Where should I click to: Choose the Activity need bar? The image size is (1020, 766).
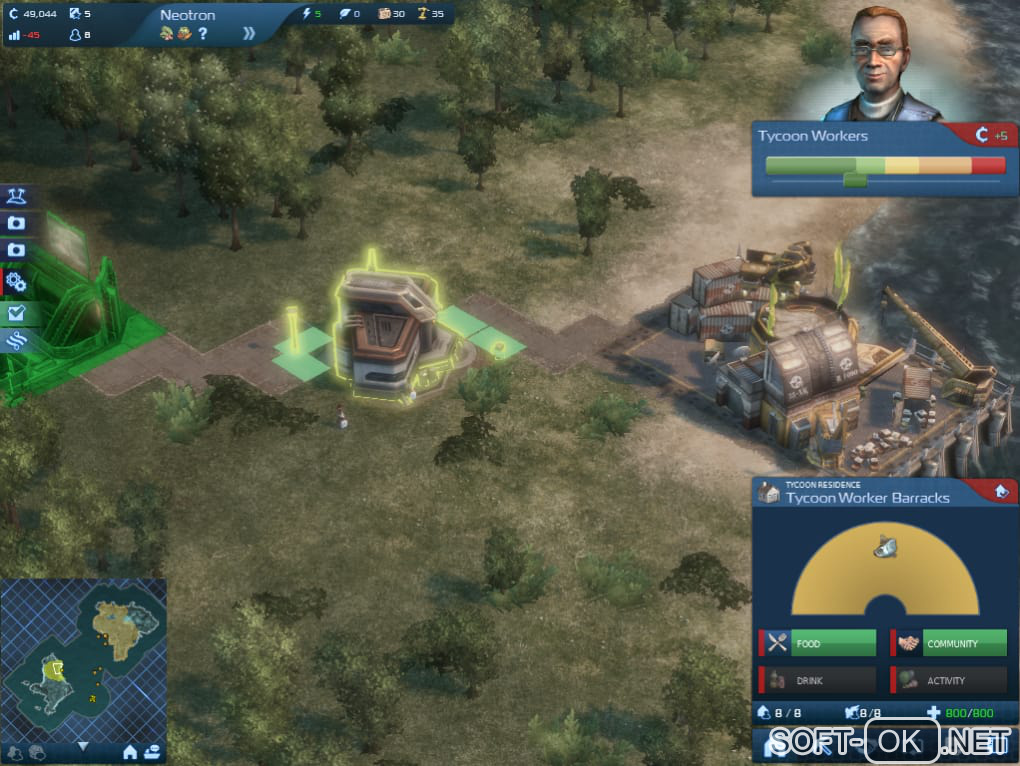pos(949,680)
